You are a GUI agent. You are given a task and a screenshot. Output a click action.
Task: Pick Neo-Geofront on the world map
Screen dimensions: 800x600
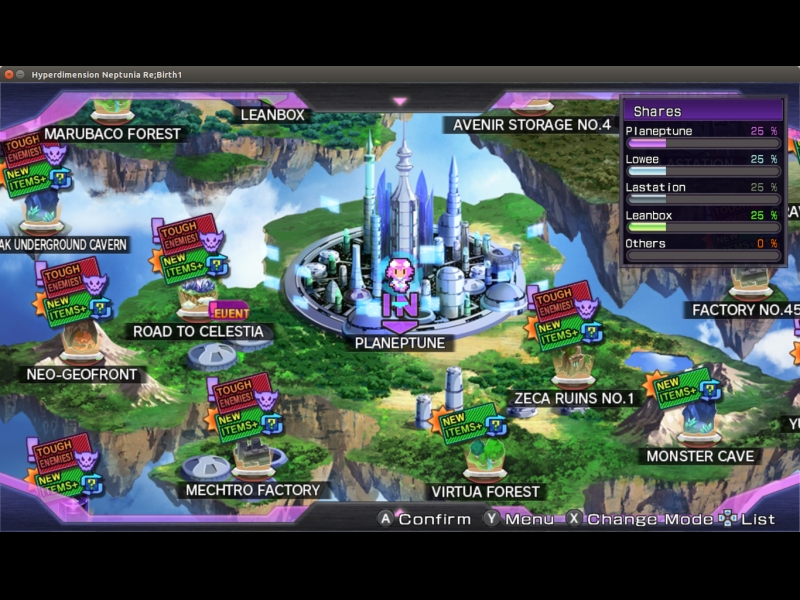coord(82,375)
